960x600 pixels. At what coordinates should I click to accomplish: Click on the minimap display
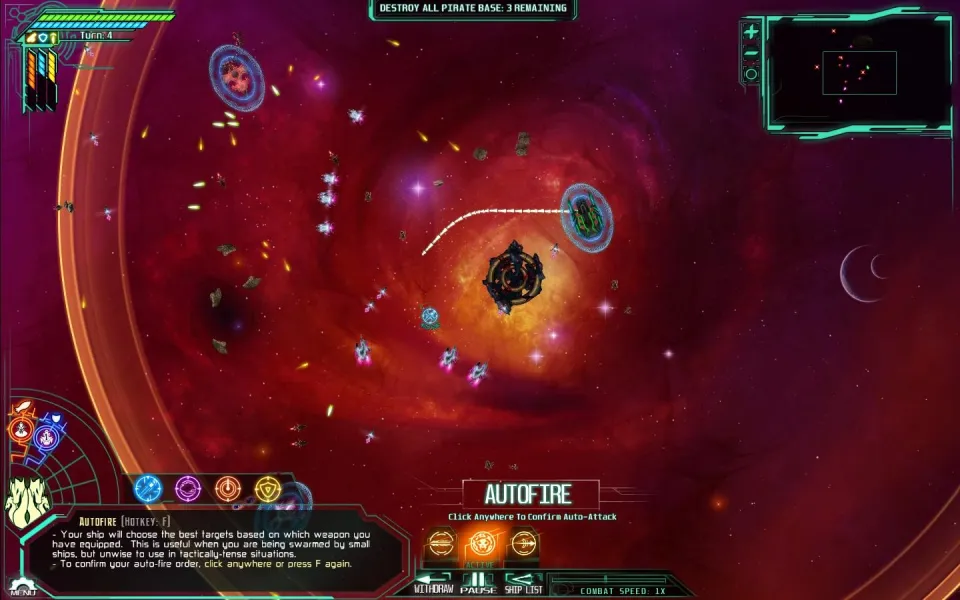859,72
